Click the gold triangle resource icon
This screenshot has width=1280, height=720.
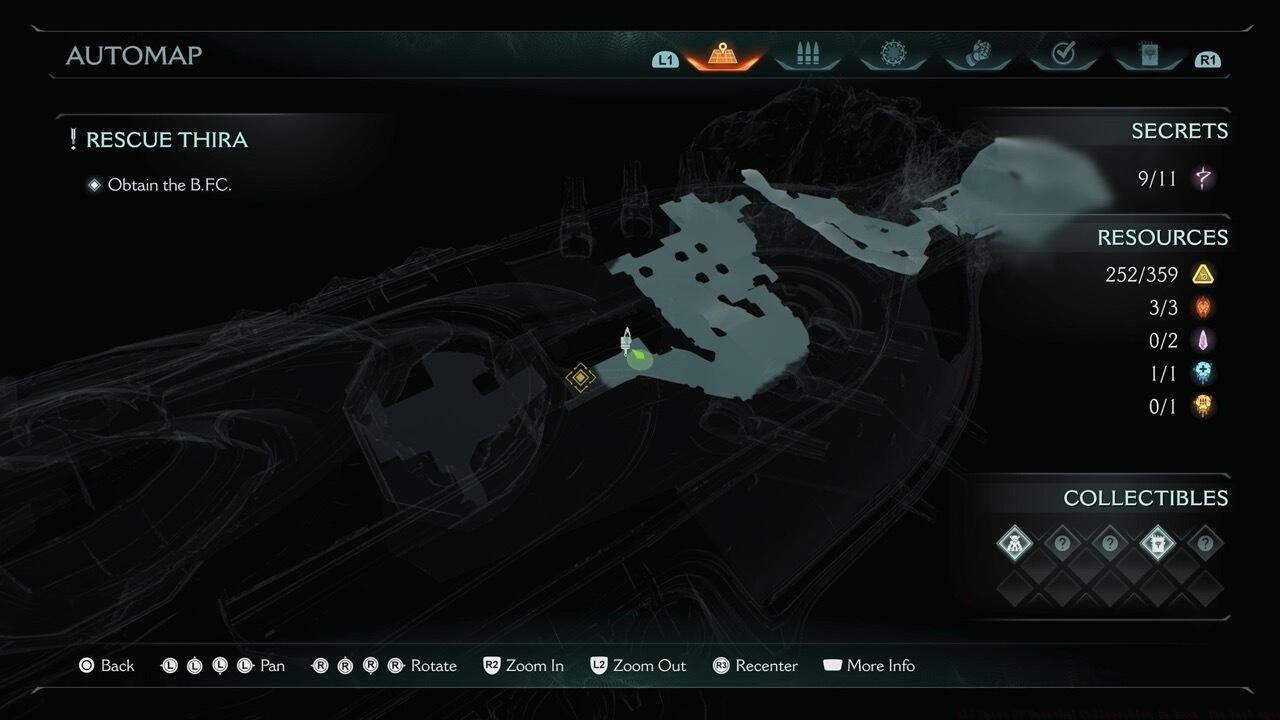tap(1203, 274)
